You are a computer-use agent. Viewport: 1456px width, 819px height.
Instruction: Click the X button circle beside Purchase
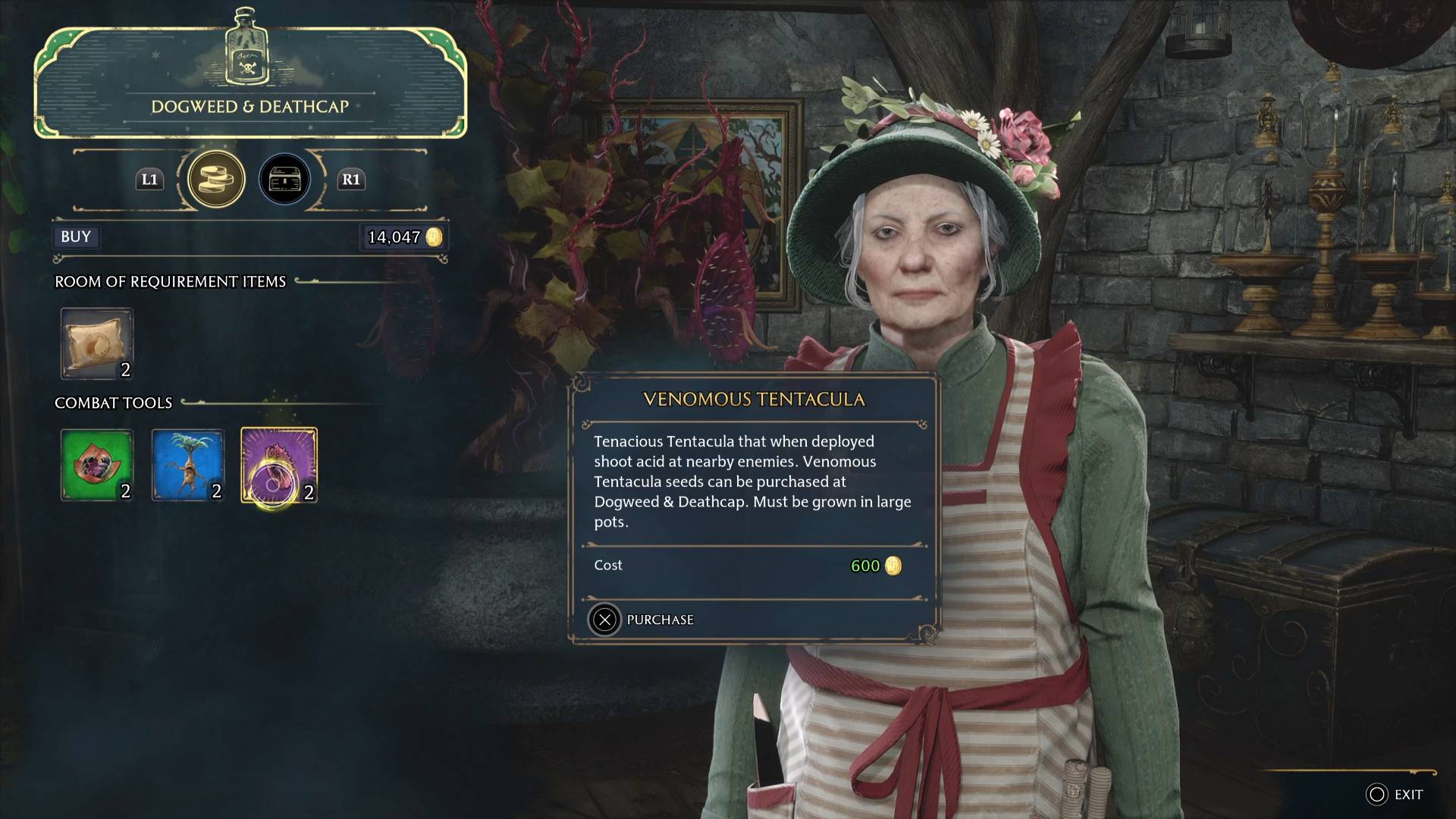(x=604, y=620)
